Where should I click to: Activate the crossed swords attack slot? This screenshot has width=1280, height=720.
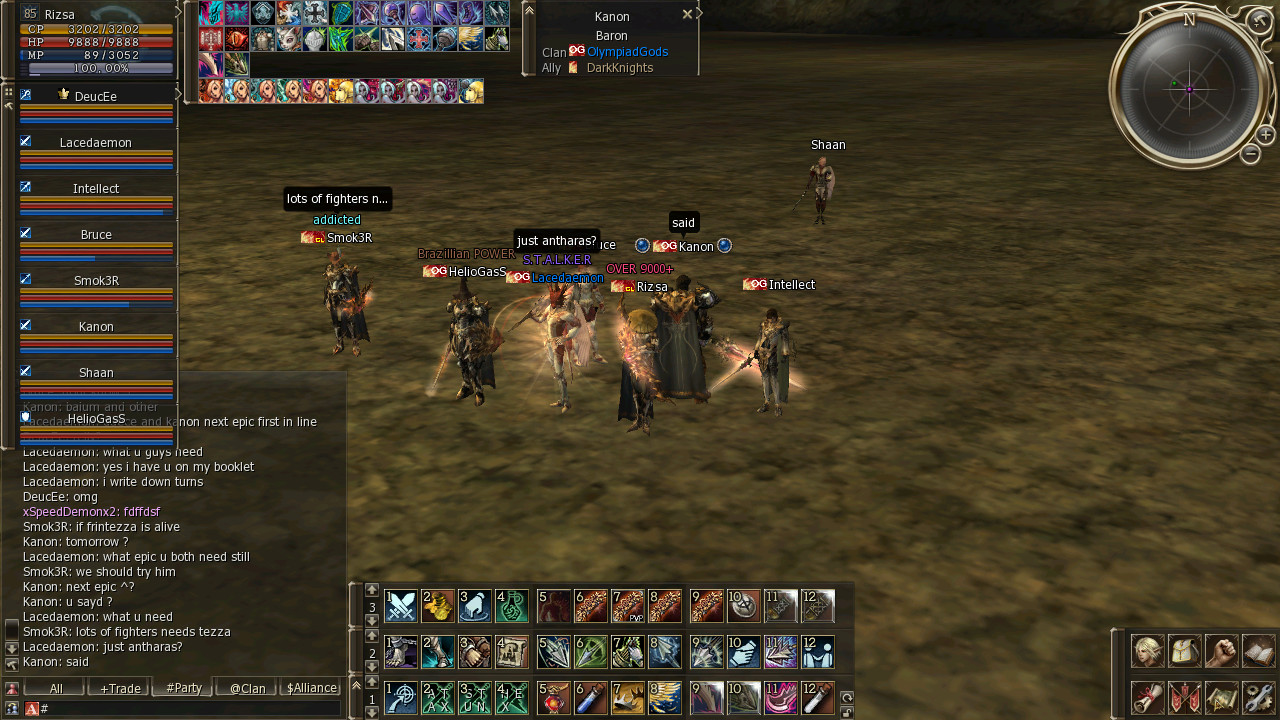pyautogui.click(x=401, y=606)
